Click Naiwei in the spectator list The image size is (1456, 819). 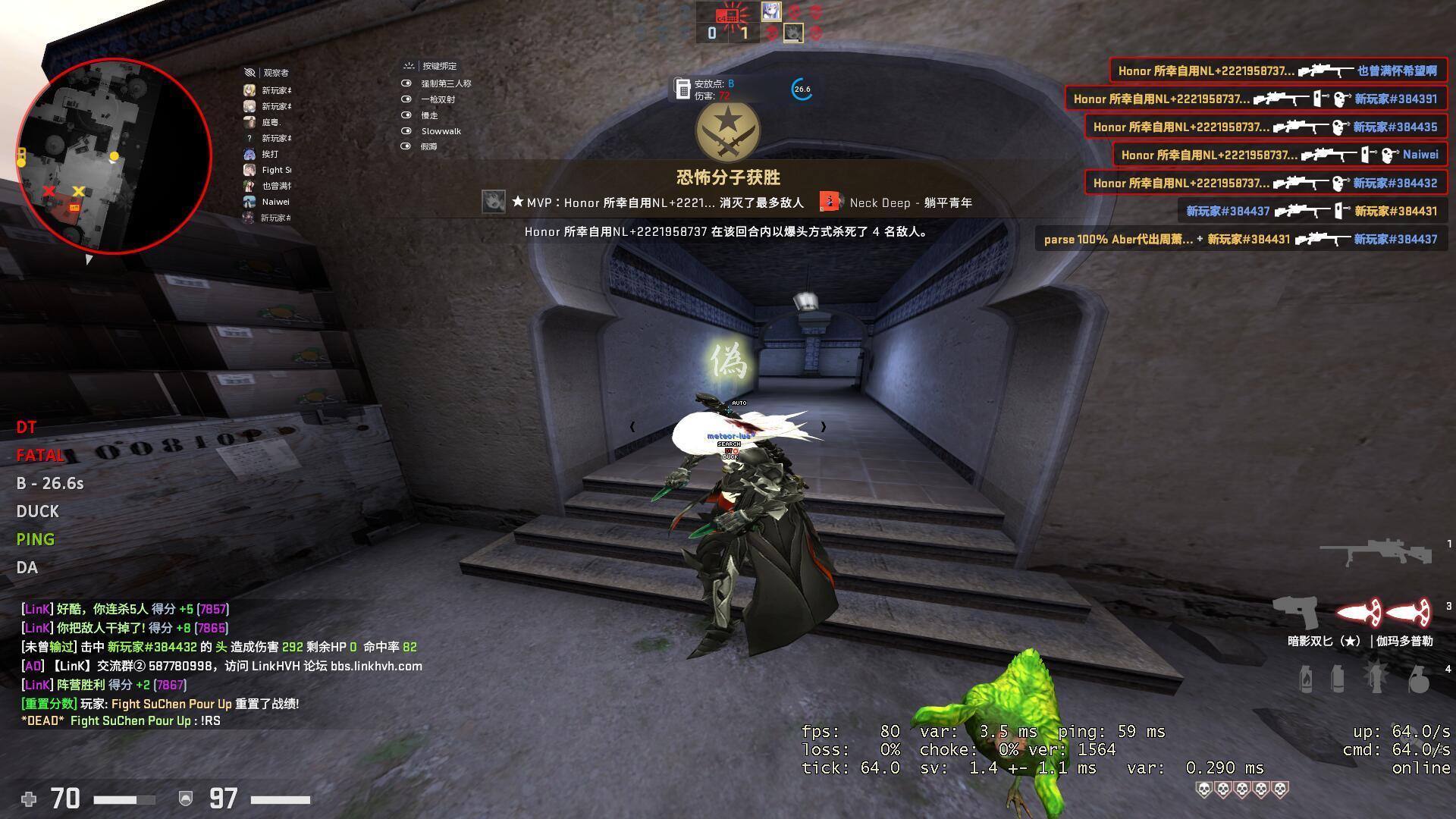(x=275, y=202)
